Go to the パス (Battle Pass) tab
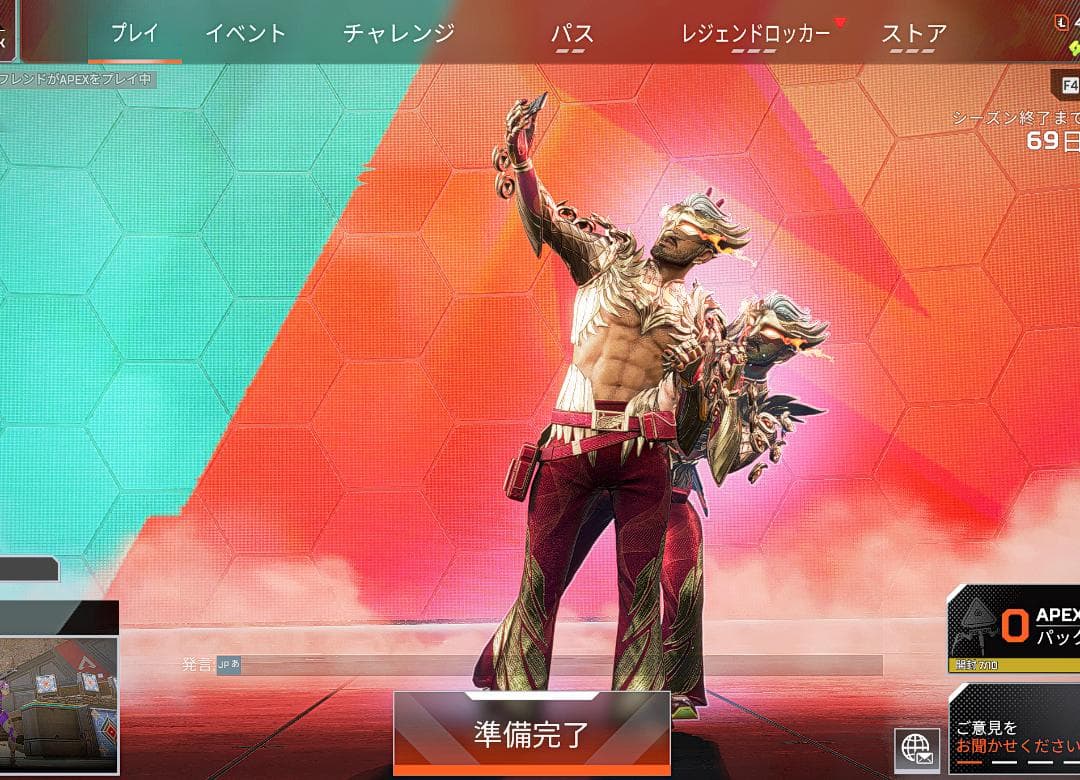The image size is (1080, 780). pos(572,34)
